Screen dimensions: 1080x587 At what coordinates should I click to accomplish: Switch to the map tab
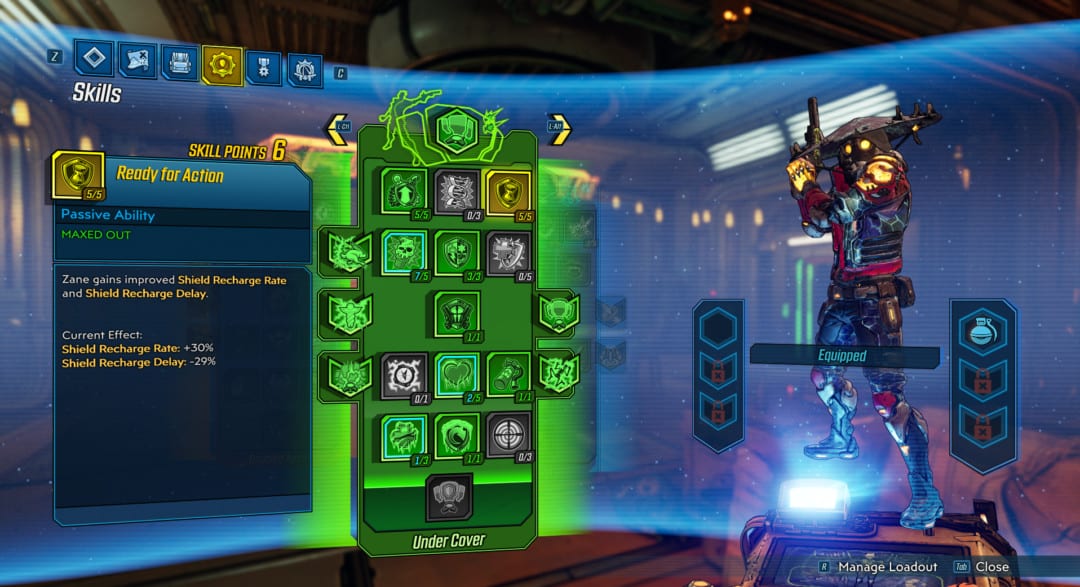pos(137,61)
